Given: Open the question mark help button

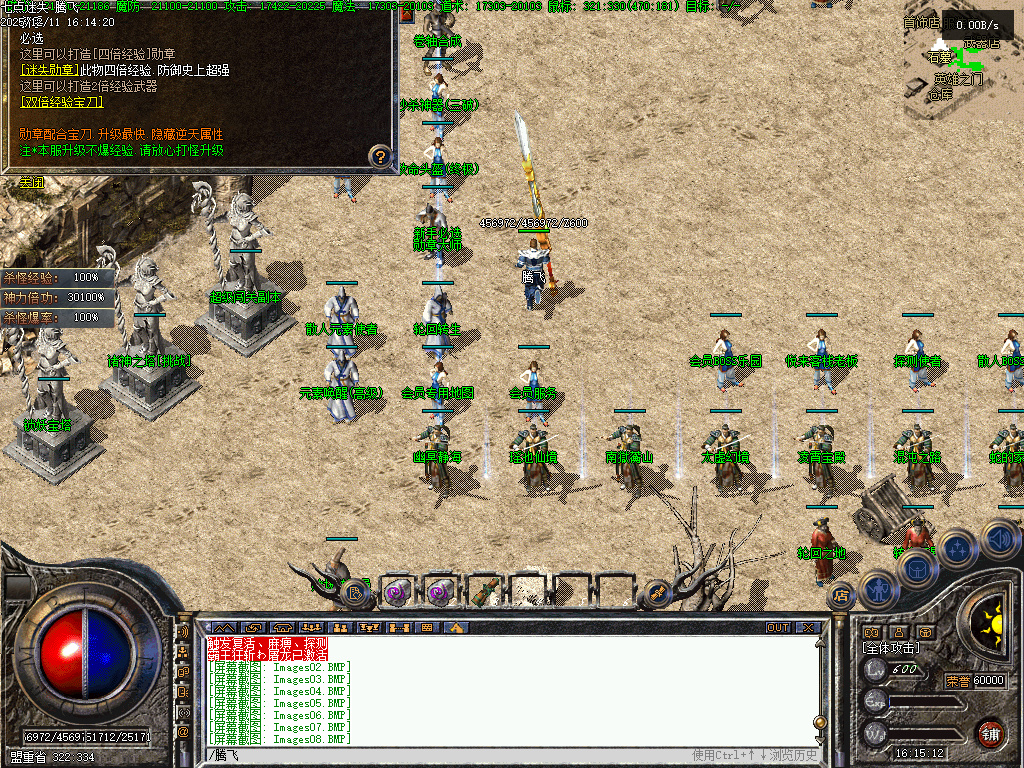Looking at the screenshot, I should pos(380,156).
